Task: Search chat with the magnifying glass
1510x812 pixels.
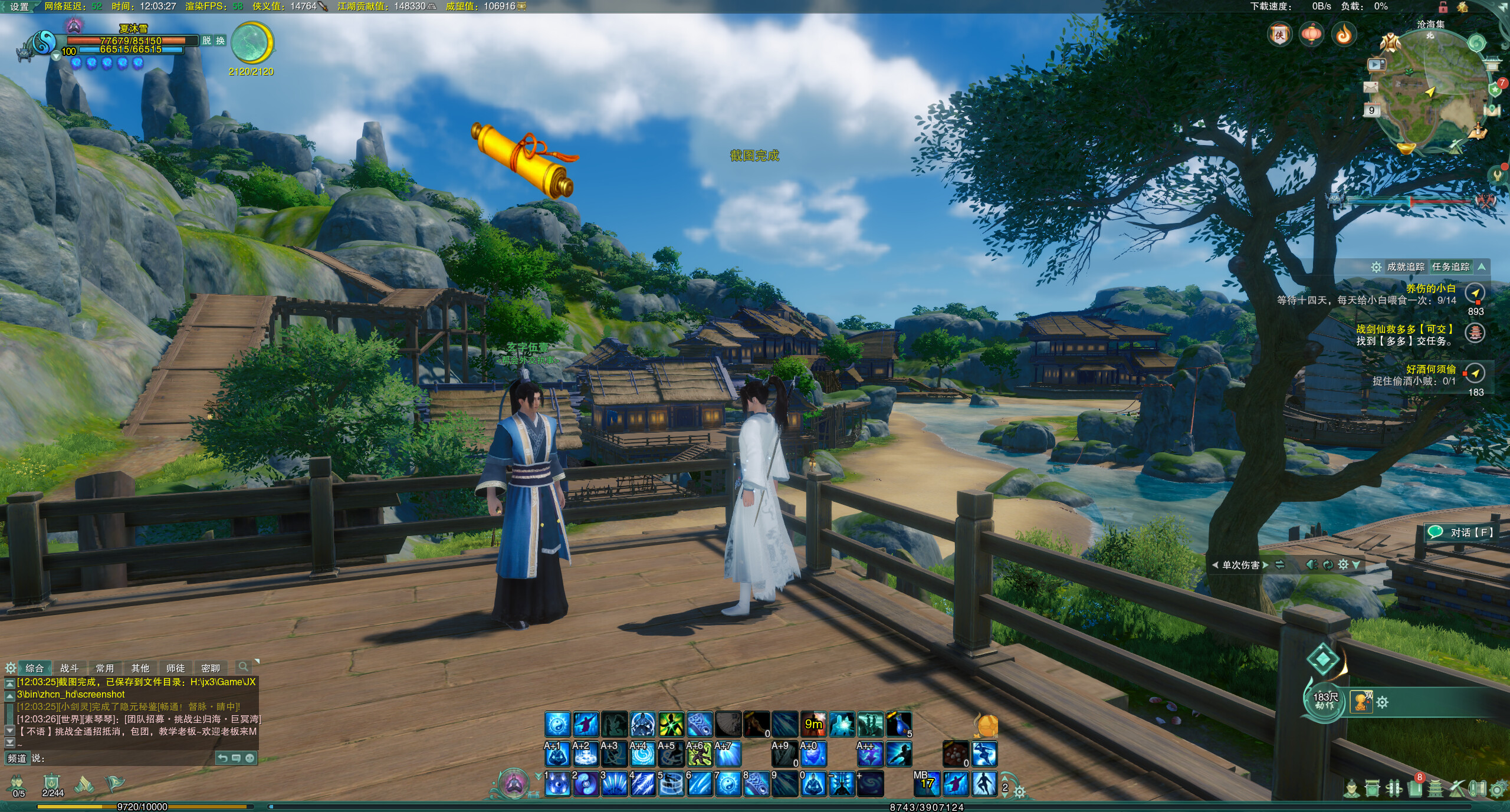Action: click(242, 667)
